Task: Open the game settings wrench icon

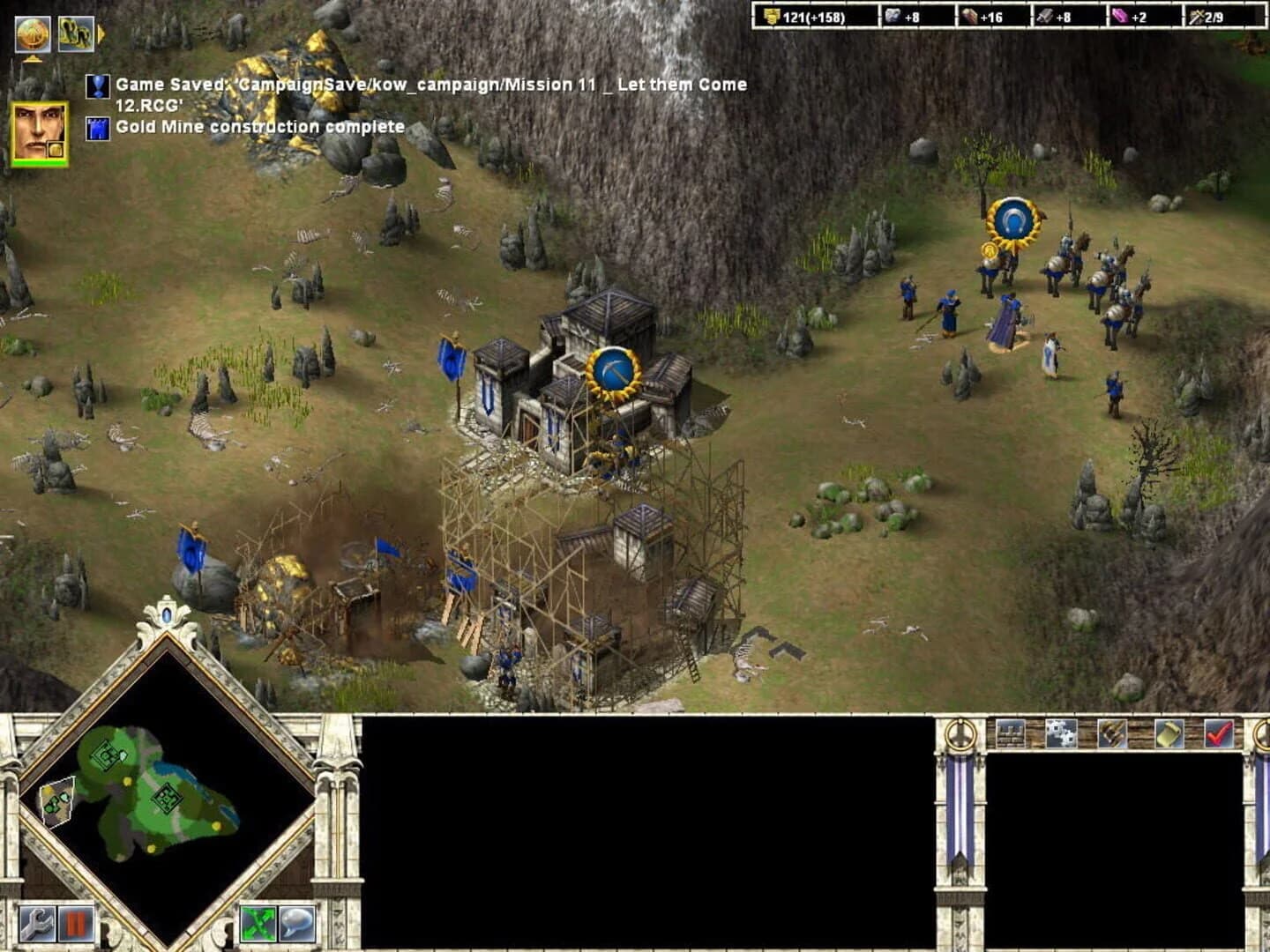Action: pyautogui.click(x=35, y=924)
